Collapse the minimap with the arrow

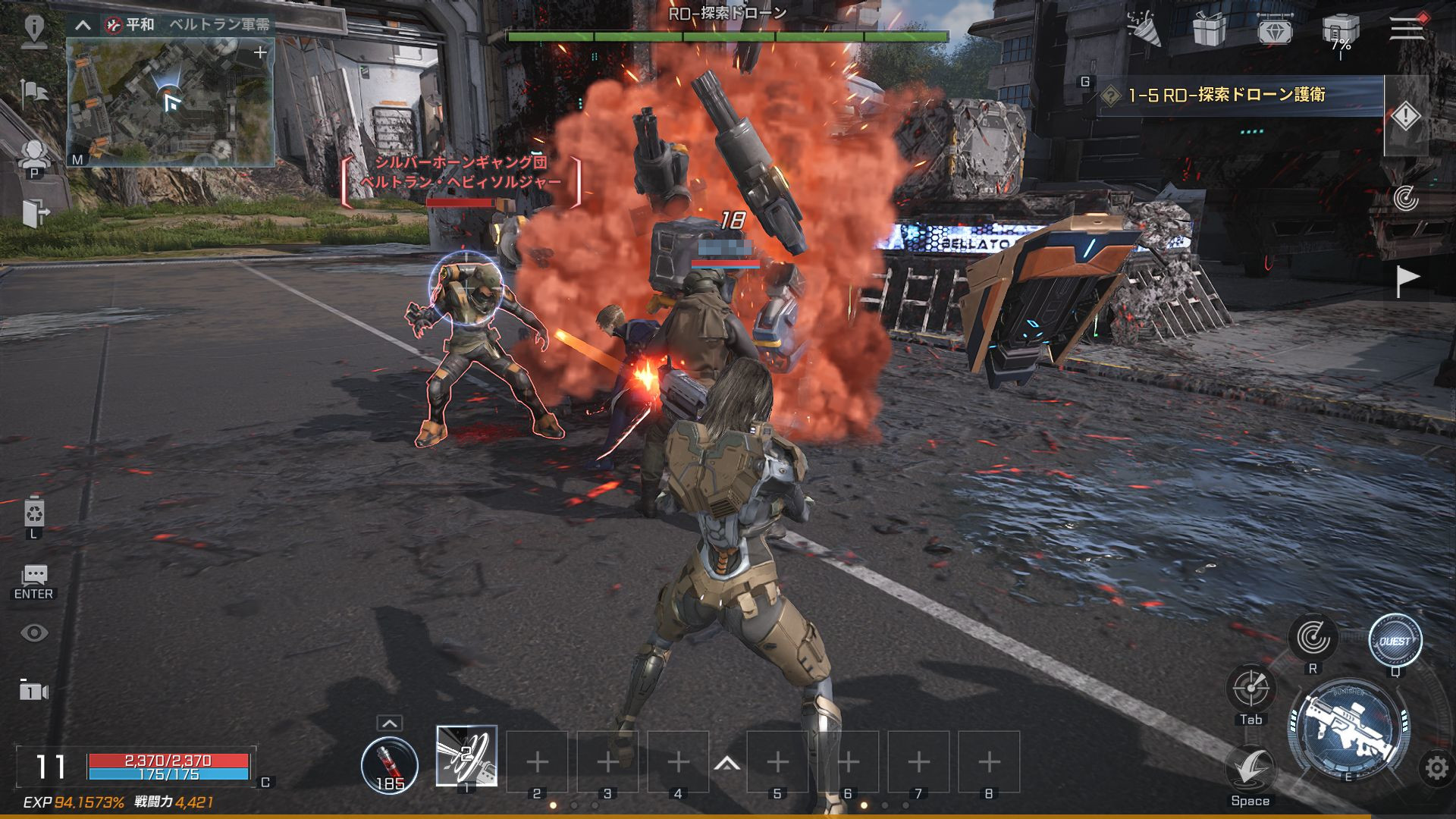tap(83, 25)
